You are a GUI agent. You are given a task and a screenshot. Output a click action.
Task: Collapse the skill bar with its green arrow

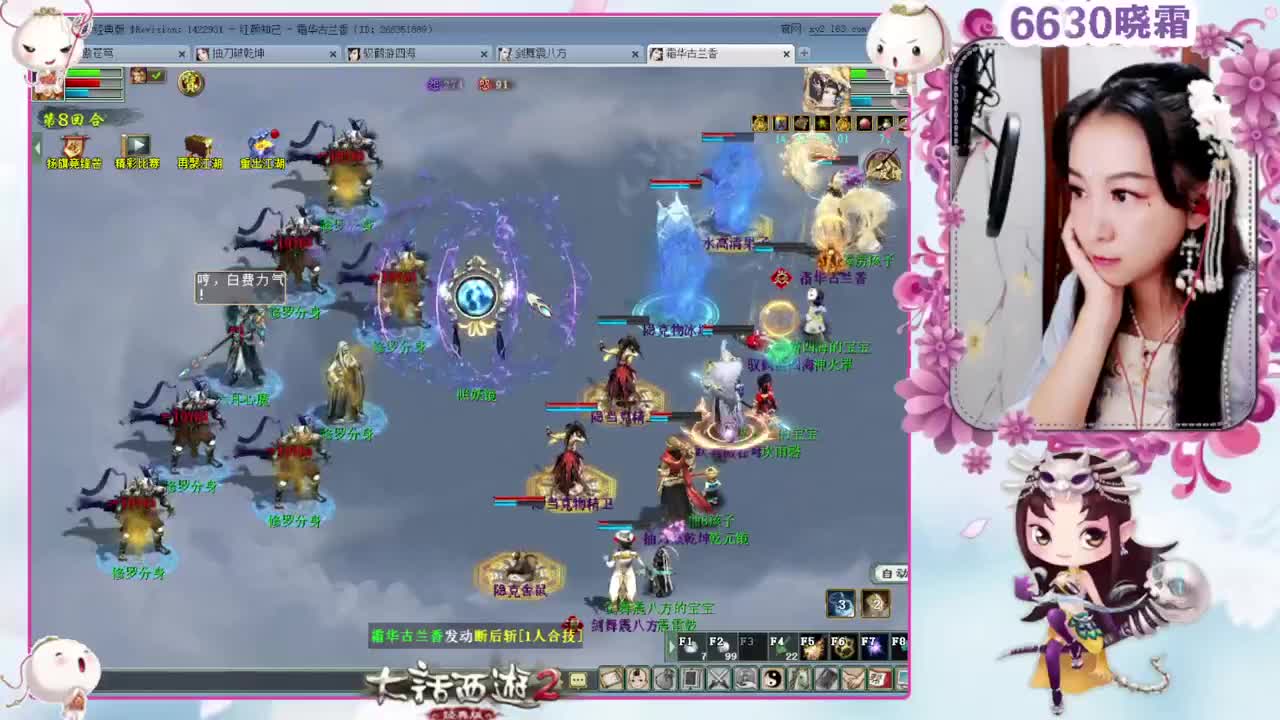pyautogui.click(x=672, y=646)
